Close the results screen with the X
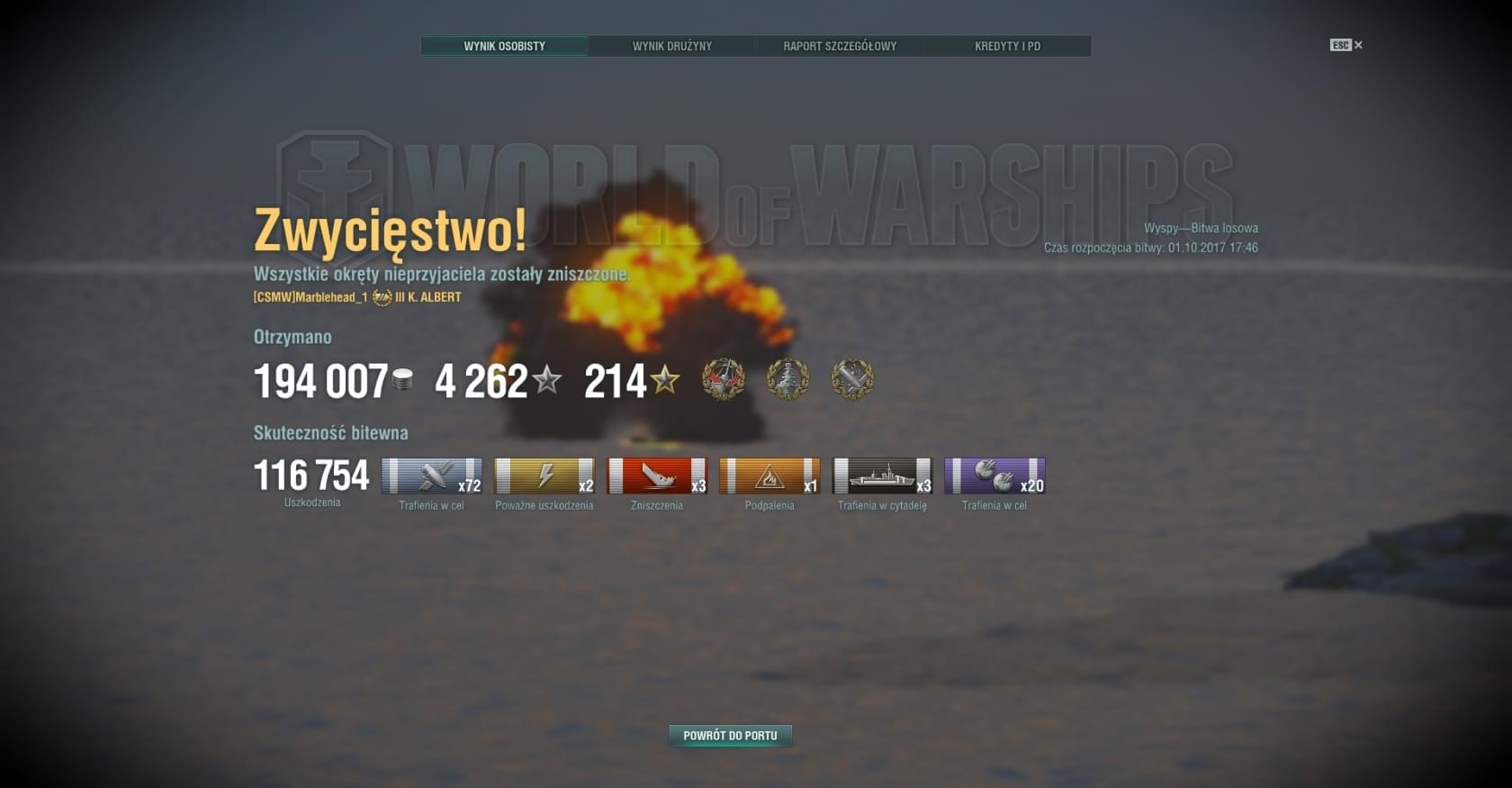This screenshot has width=1512, height=788. 1358,45
